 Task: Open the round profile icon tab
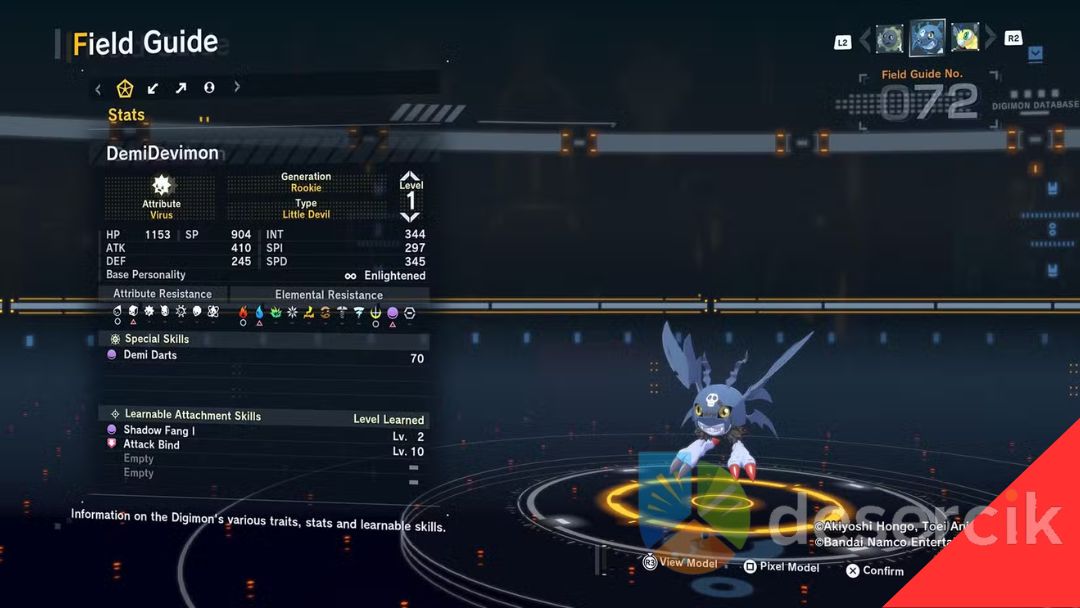pos(209,88)
